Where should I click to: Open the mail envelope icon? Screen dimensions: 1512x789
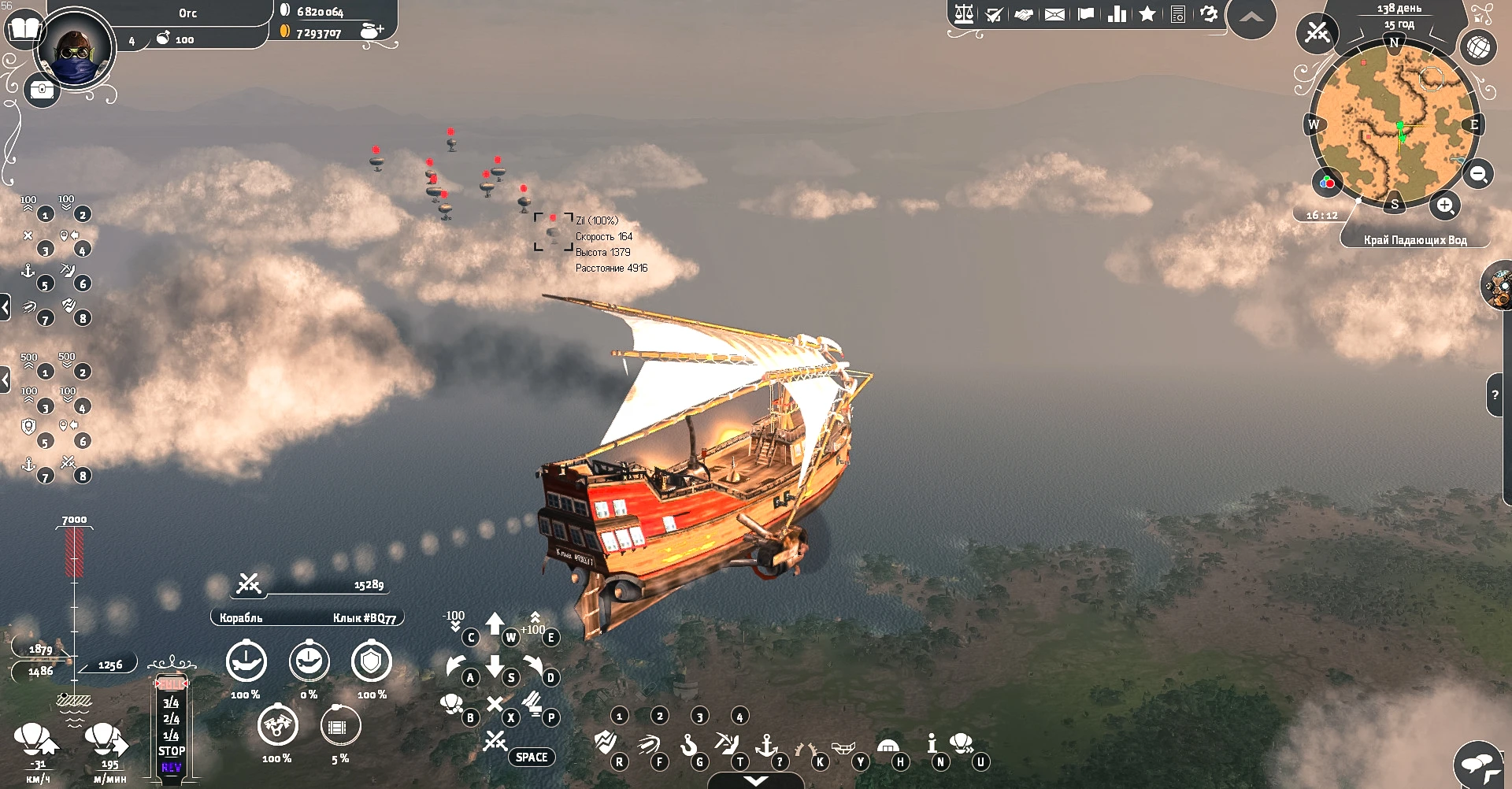[x=1055, y=13]
